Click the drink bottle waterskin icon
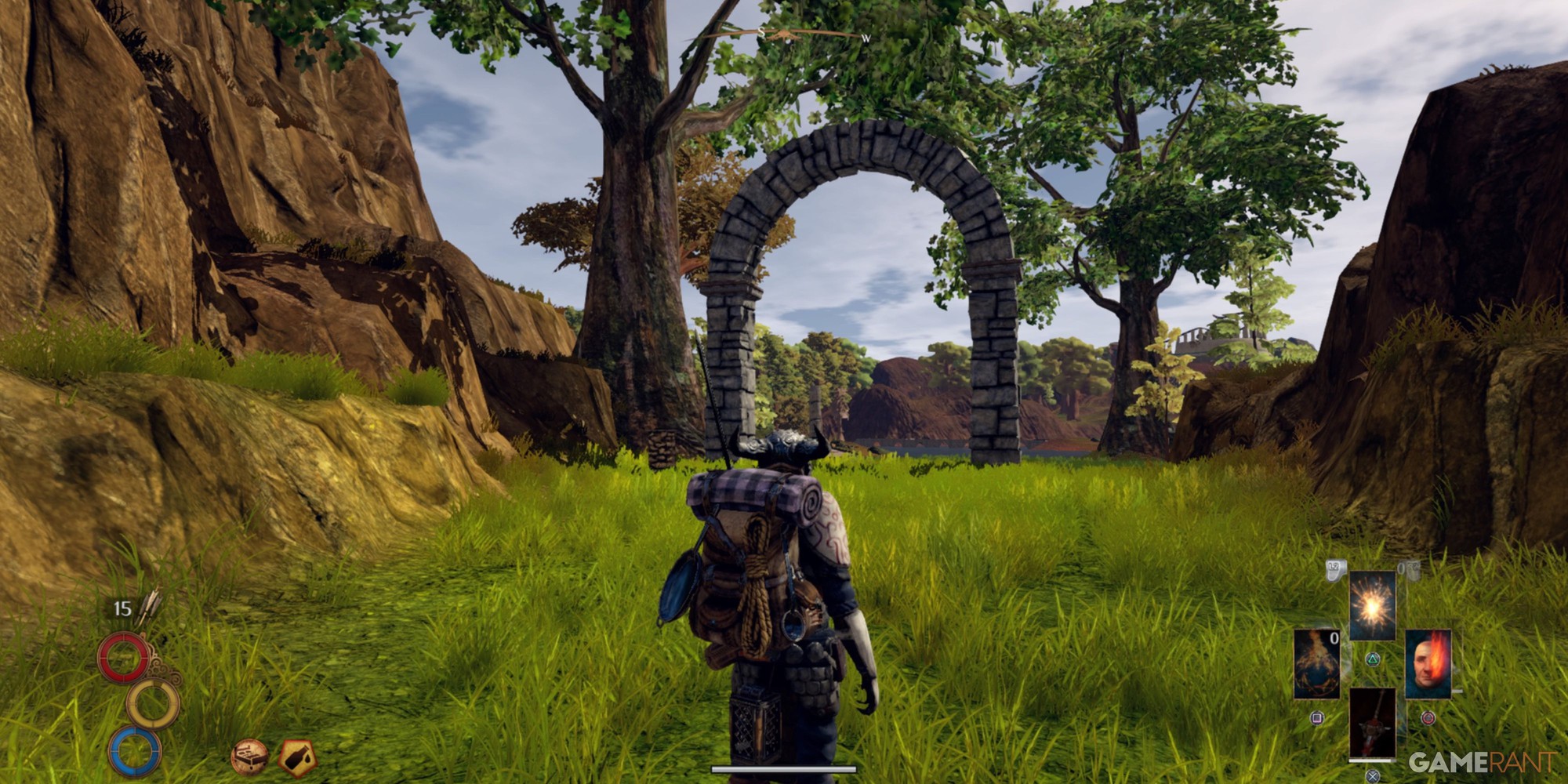 click(x=297, y=757)
